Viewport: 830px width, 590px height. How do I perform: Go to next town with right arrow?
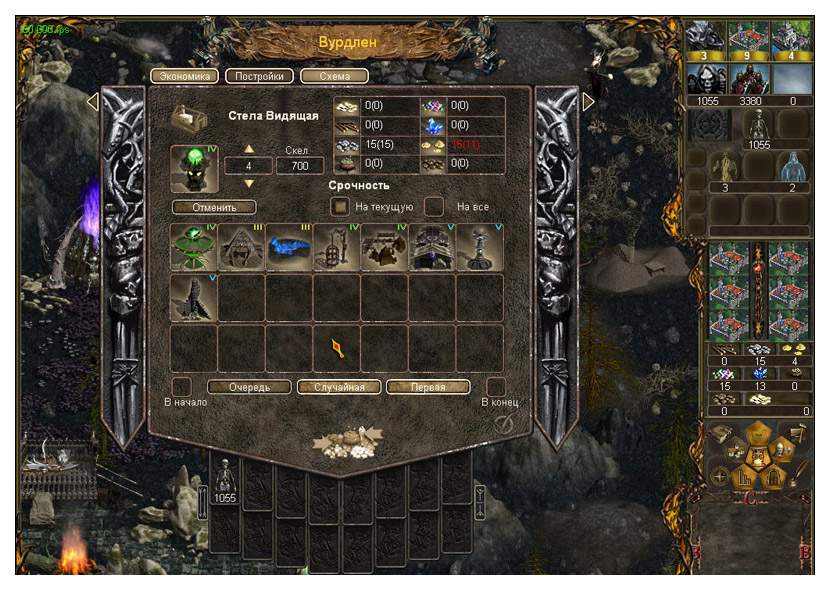588,102
